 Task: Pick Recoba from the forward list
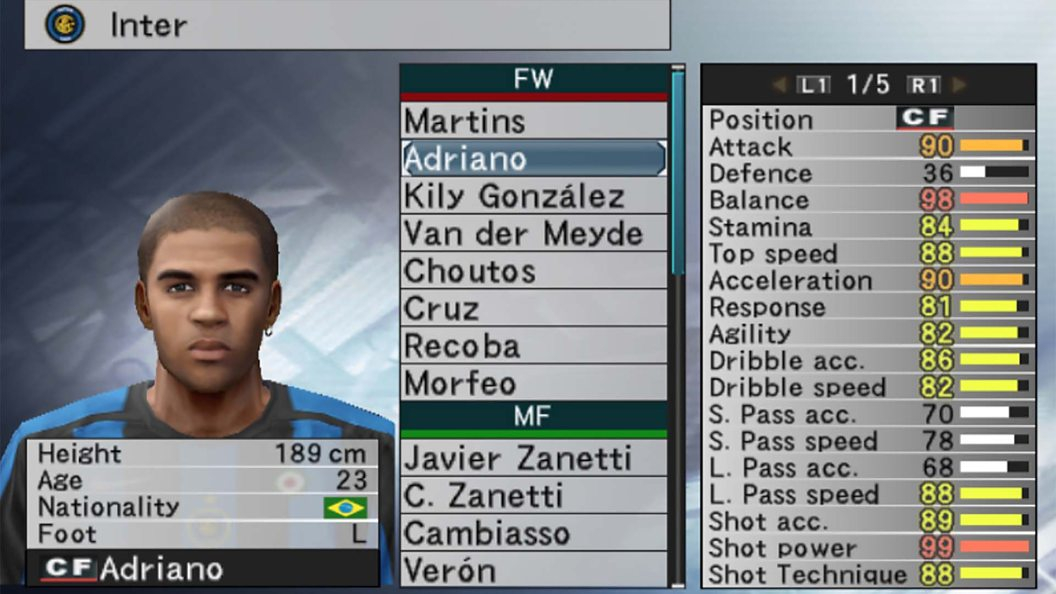coord(533,346)
